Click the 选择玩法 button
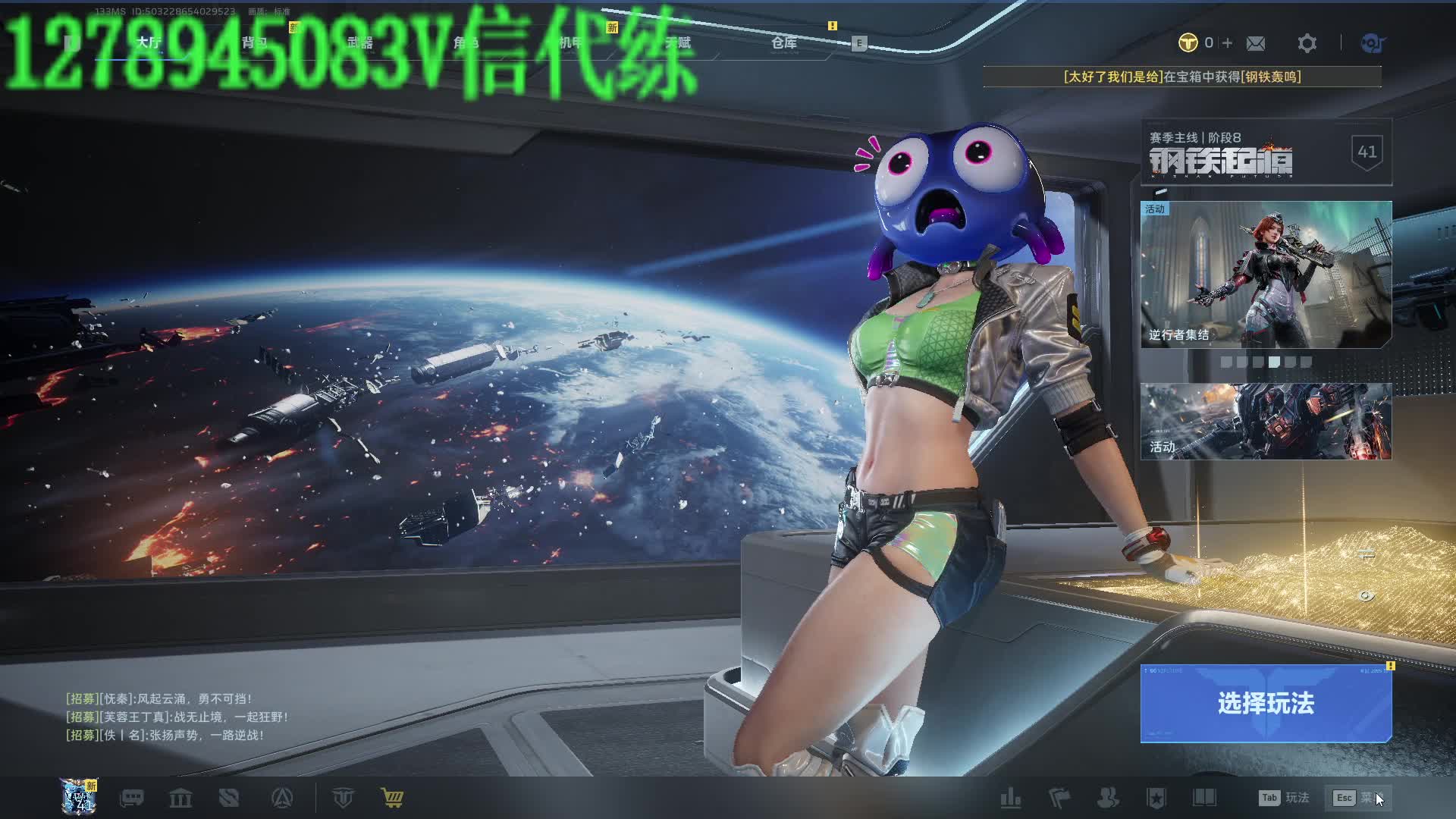This screenshot has width=1456, height=819. click(1266, 703)
